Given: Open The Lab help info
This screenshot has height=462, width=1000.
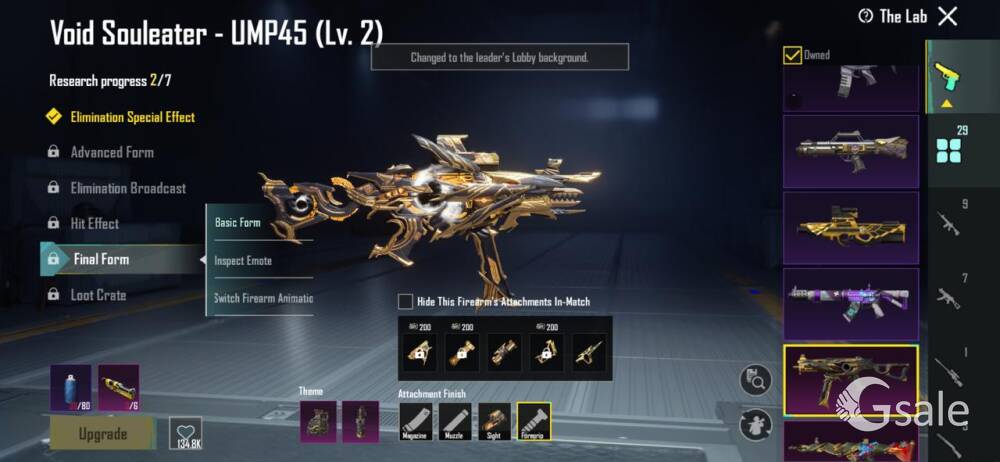Looking at the screenshot, I should point(866,16).
